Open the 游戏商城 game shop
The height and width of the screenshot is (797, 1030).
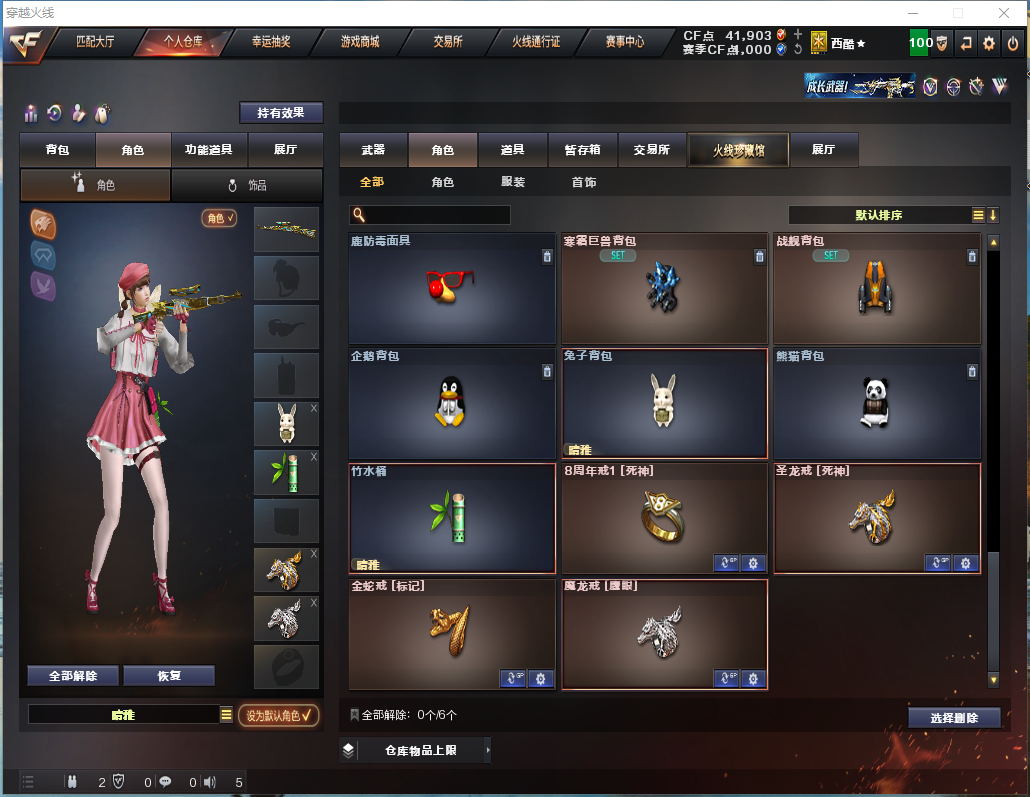tap(360, 42)
